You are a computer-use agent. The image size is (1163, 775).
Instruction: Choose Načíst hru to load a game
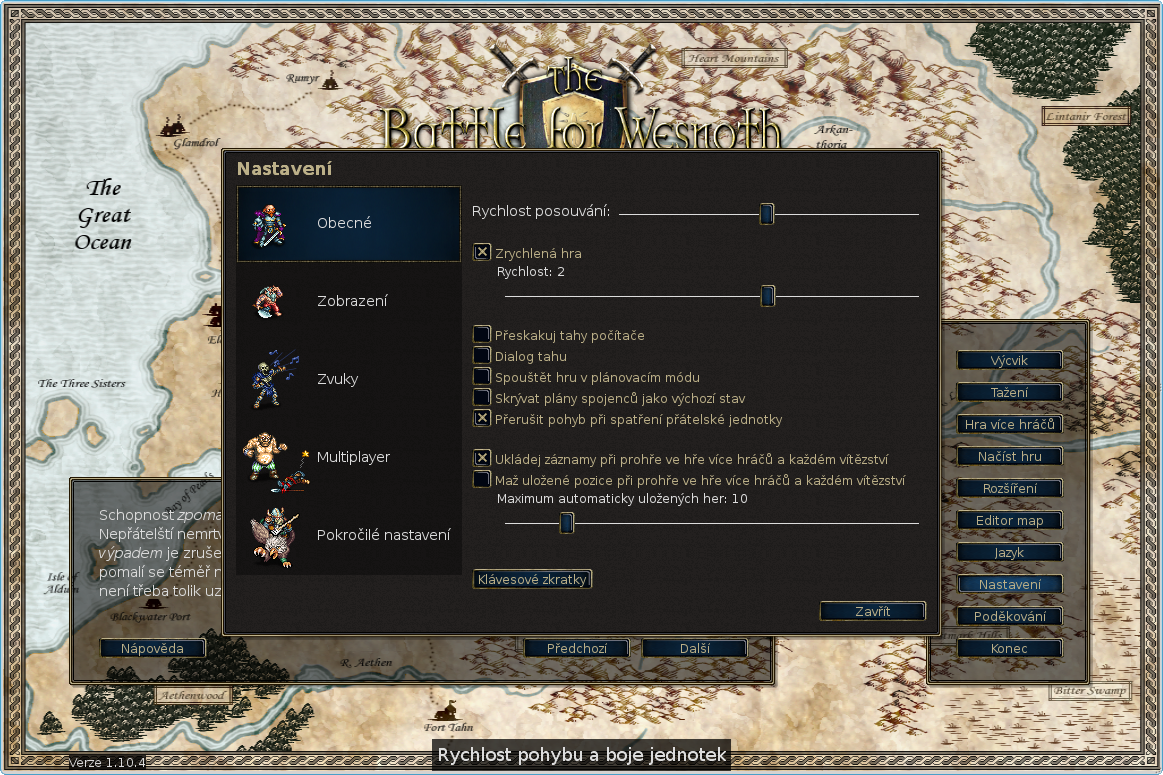pos(1008,456)
